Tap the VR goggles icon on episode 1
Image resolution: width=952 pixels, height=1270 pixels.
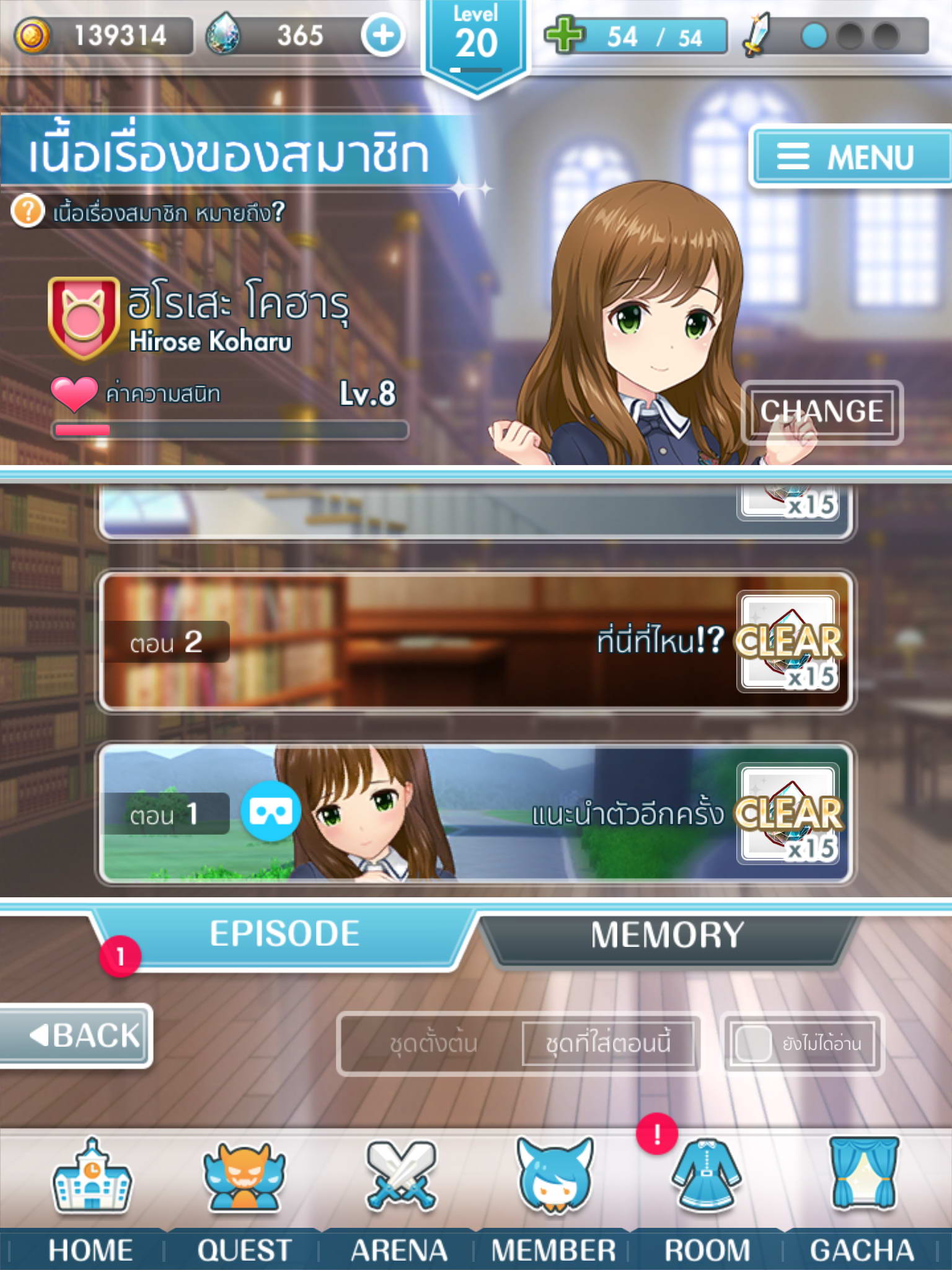point(271,812)
